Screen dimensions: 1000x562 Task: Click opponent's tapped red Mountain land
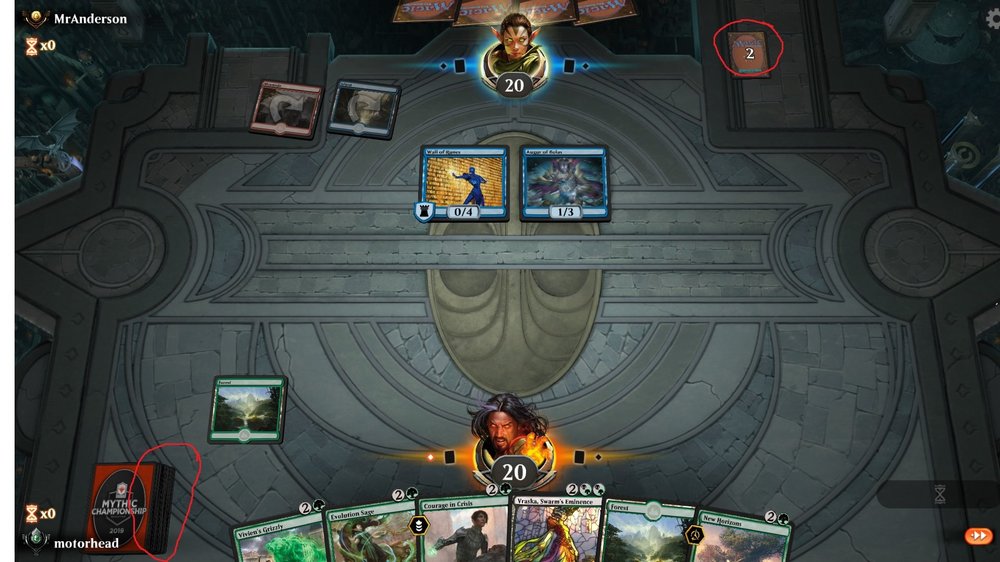pyautogui.click(x=288, y=106)
